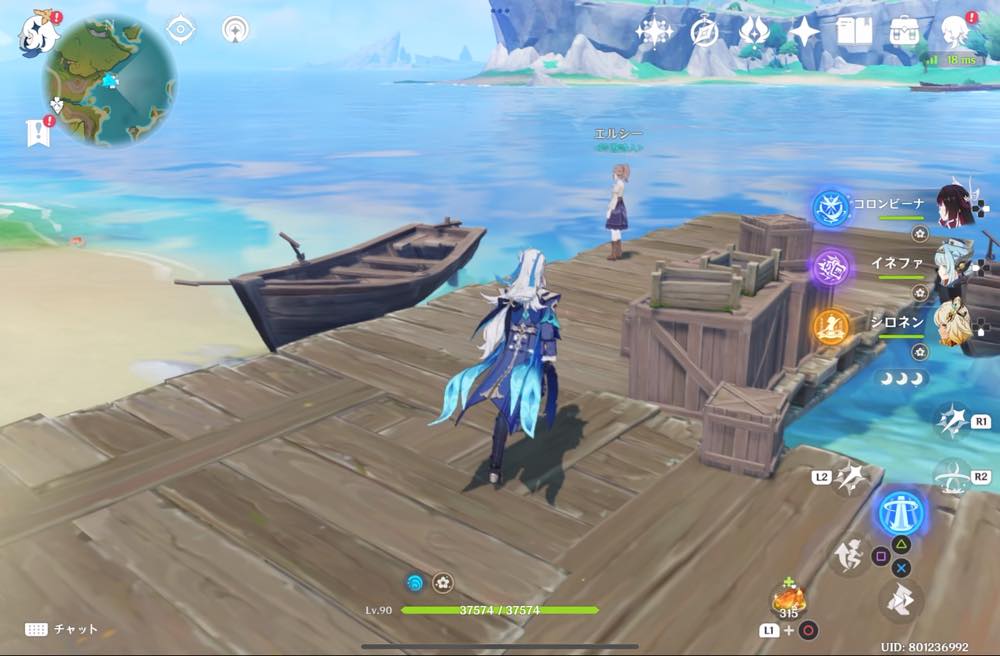Viewport: 1000px width, 656px height.
Task: Switch to party member シロネン
Action: click(955, 323)
